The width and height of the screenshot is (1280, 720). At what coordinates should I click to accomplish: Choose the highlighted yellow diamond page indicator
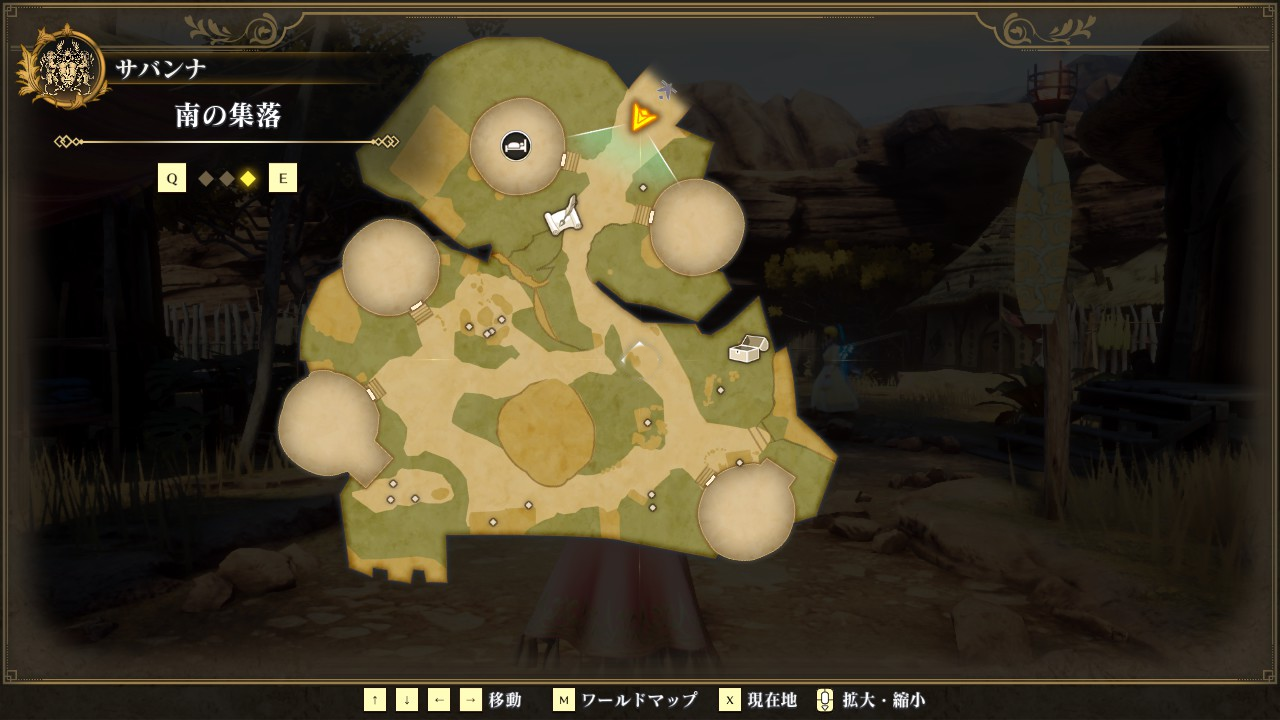248,178
